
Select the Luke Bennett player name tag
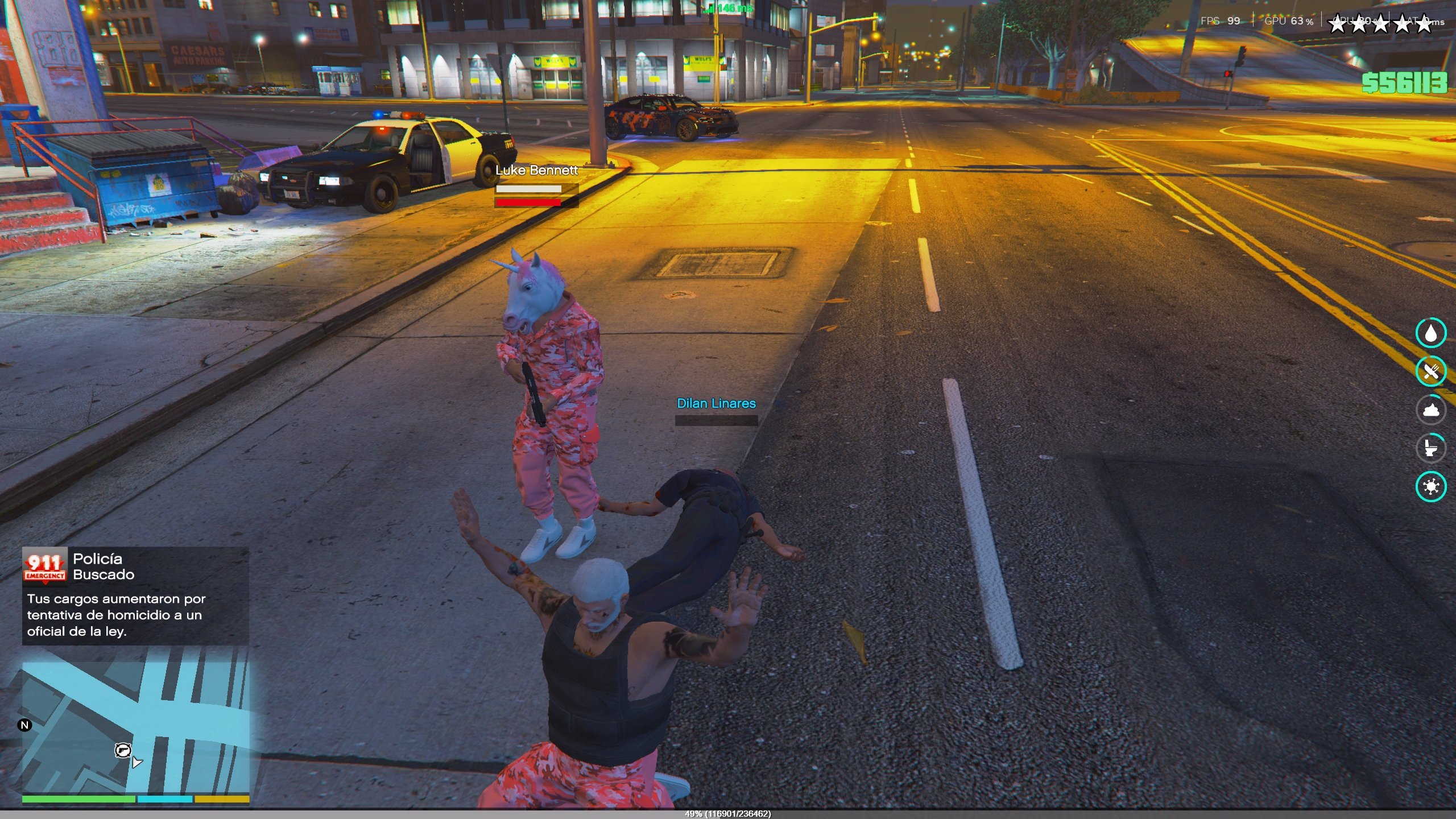[x=536, y=170]
